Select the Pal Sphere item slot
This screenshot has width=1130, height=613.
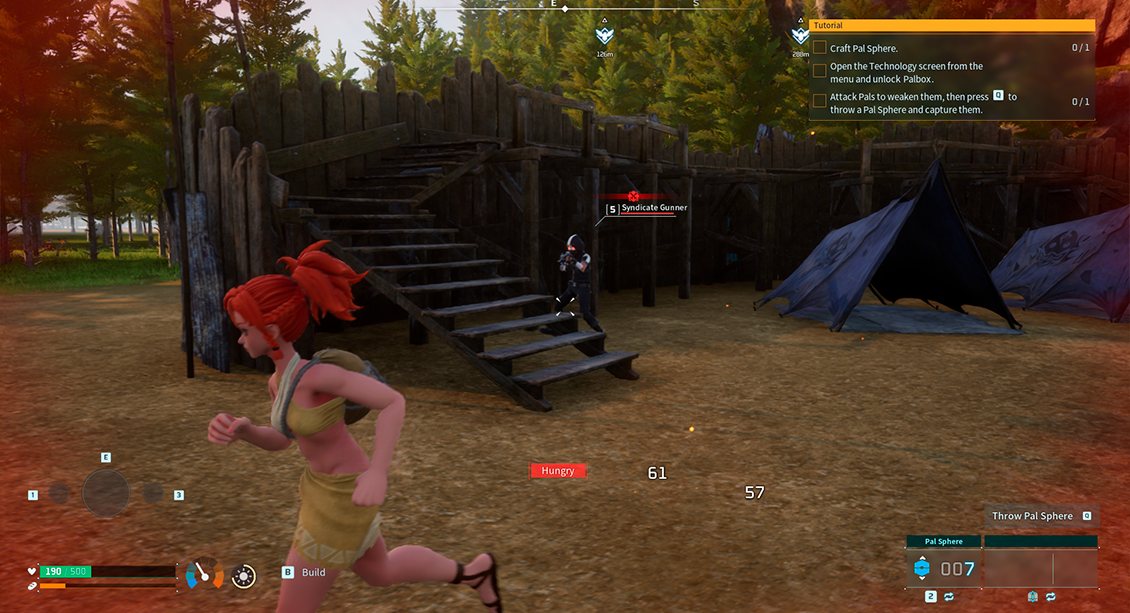click(943, 569)
